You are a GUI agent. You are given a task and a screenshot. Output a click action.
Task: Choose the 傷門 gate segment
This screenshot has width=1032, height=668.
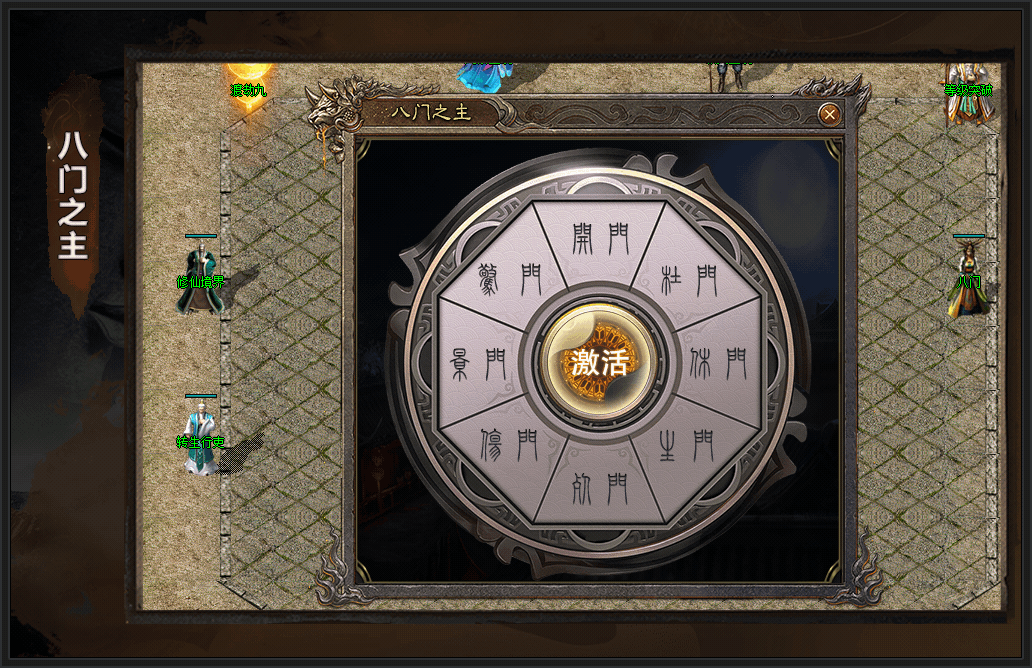[510, 446]
